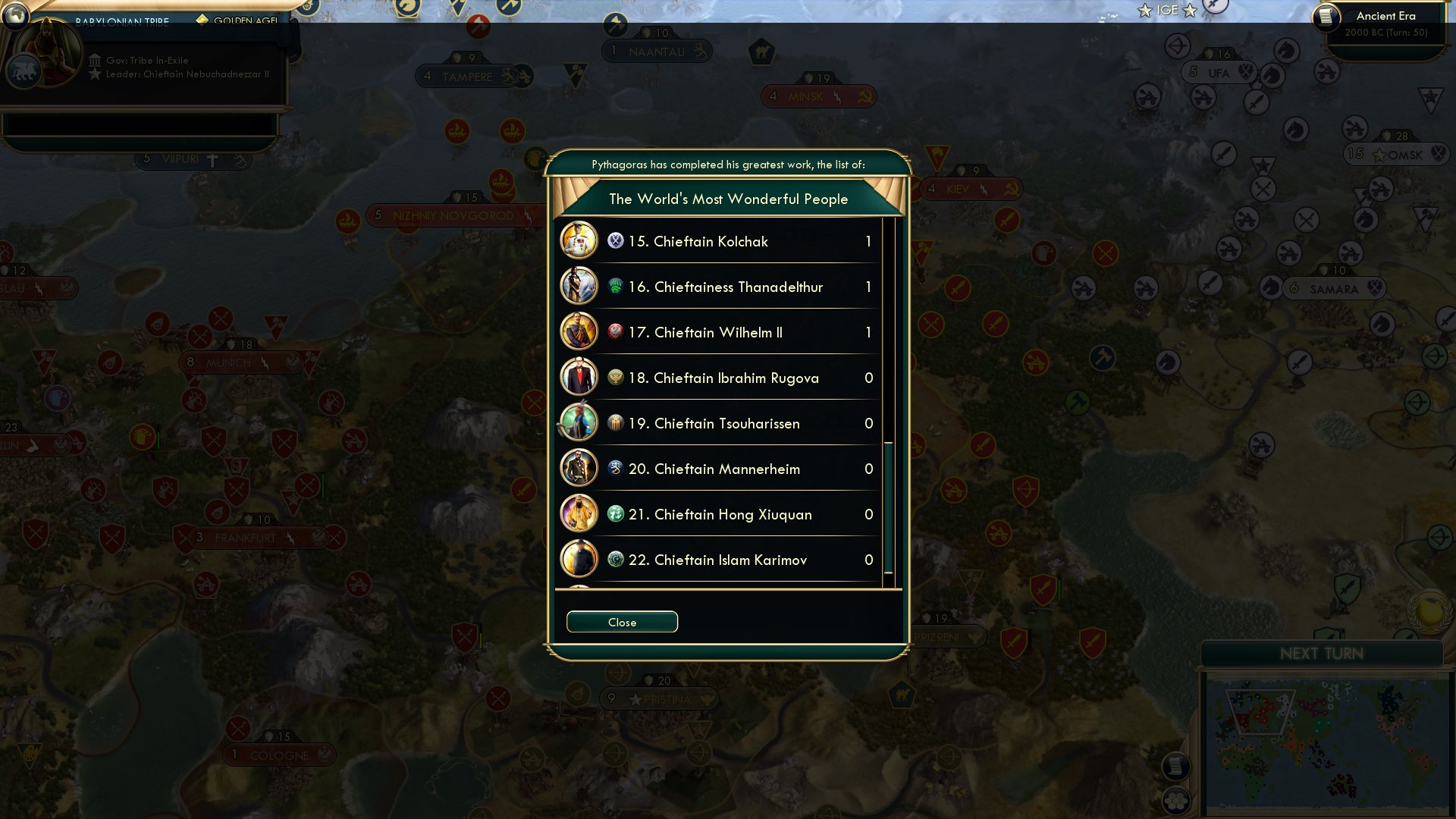Click the religion icon next to Chieftain Wilhelm II

click(614, 332)
